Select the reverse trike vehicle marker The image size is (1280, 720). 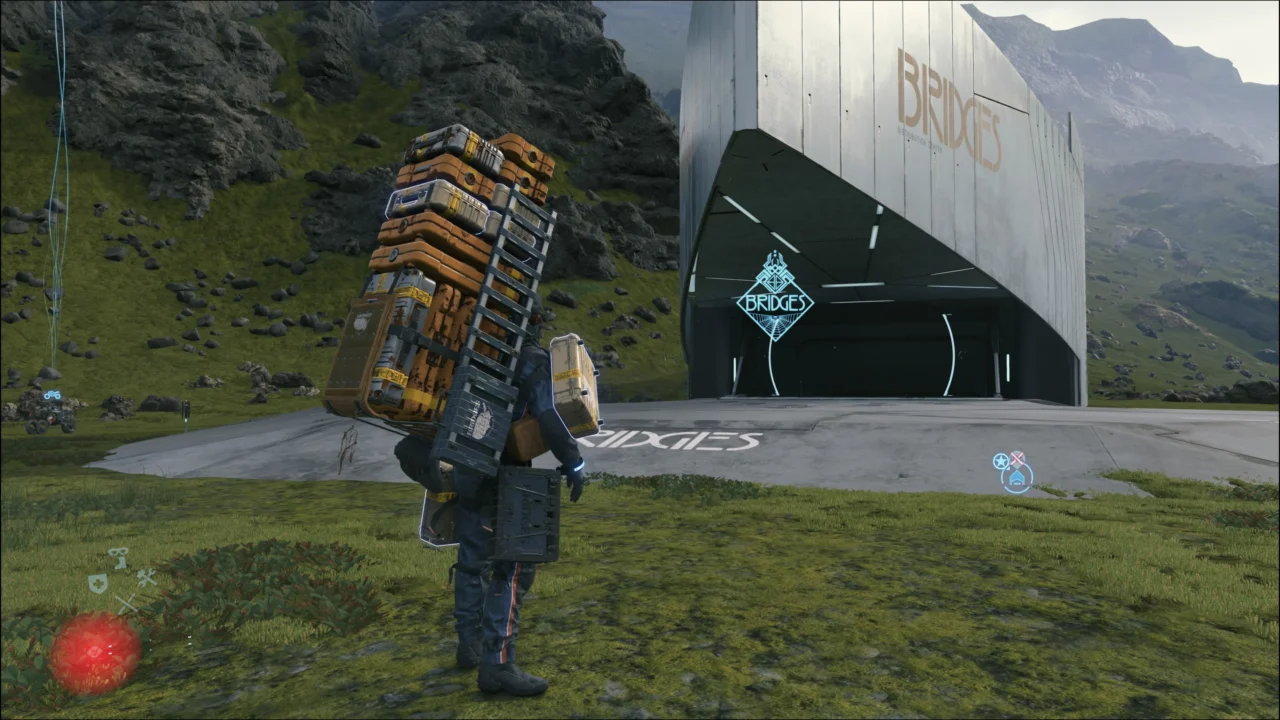52,395
